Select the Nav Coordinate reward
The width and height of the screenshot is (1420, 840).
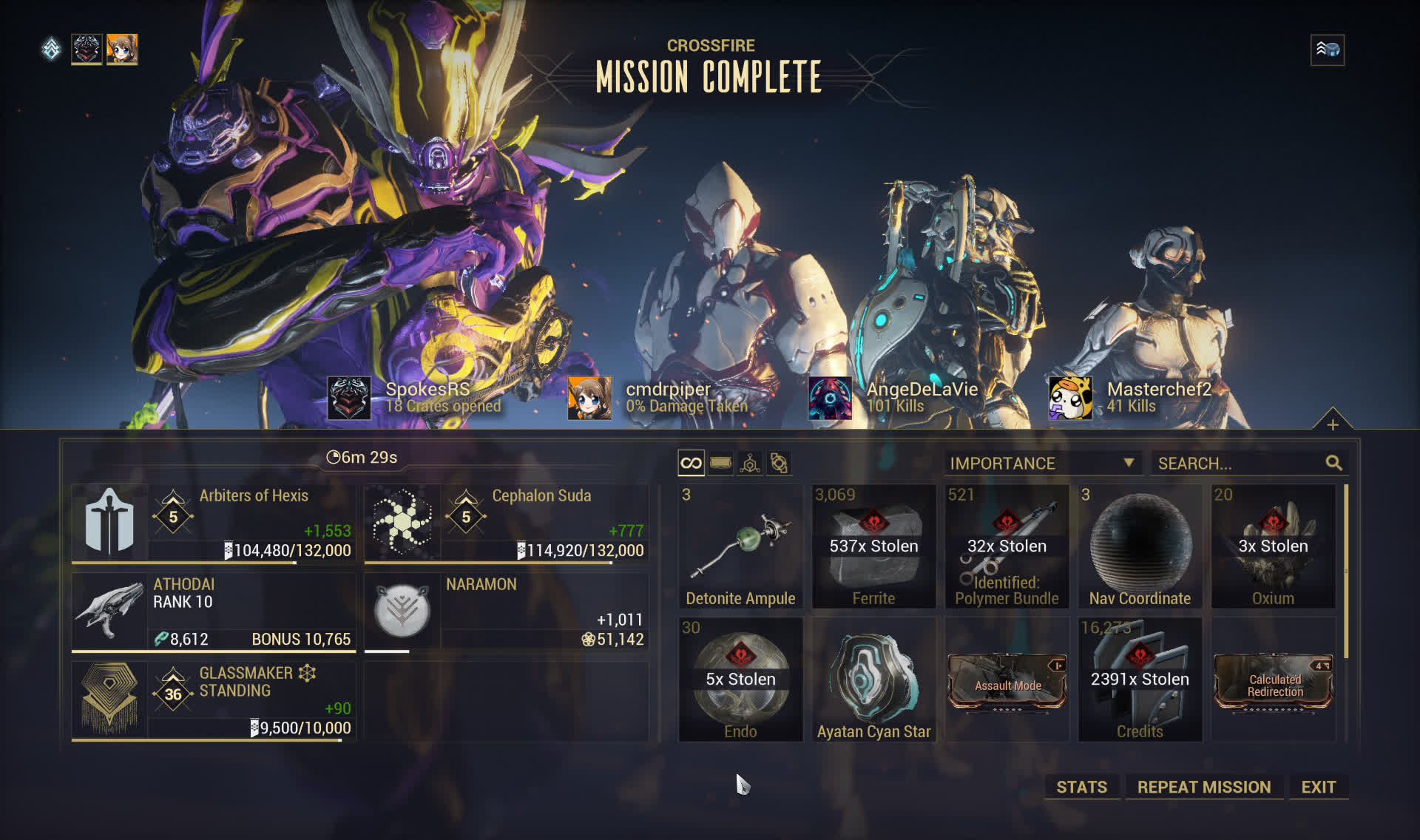coord(1140,546)
